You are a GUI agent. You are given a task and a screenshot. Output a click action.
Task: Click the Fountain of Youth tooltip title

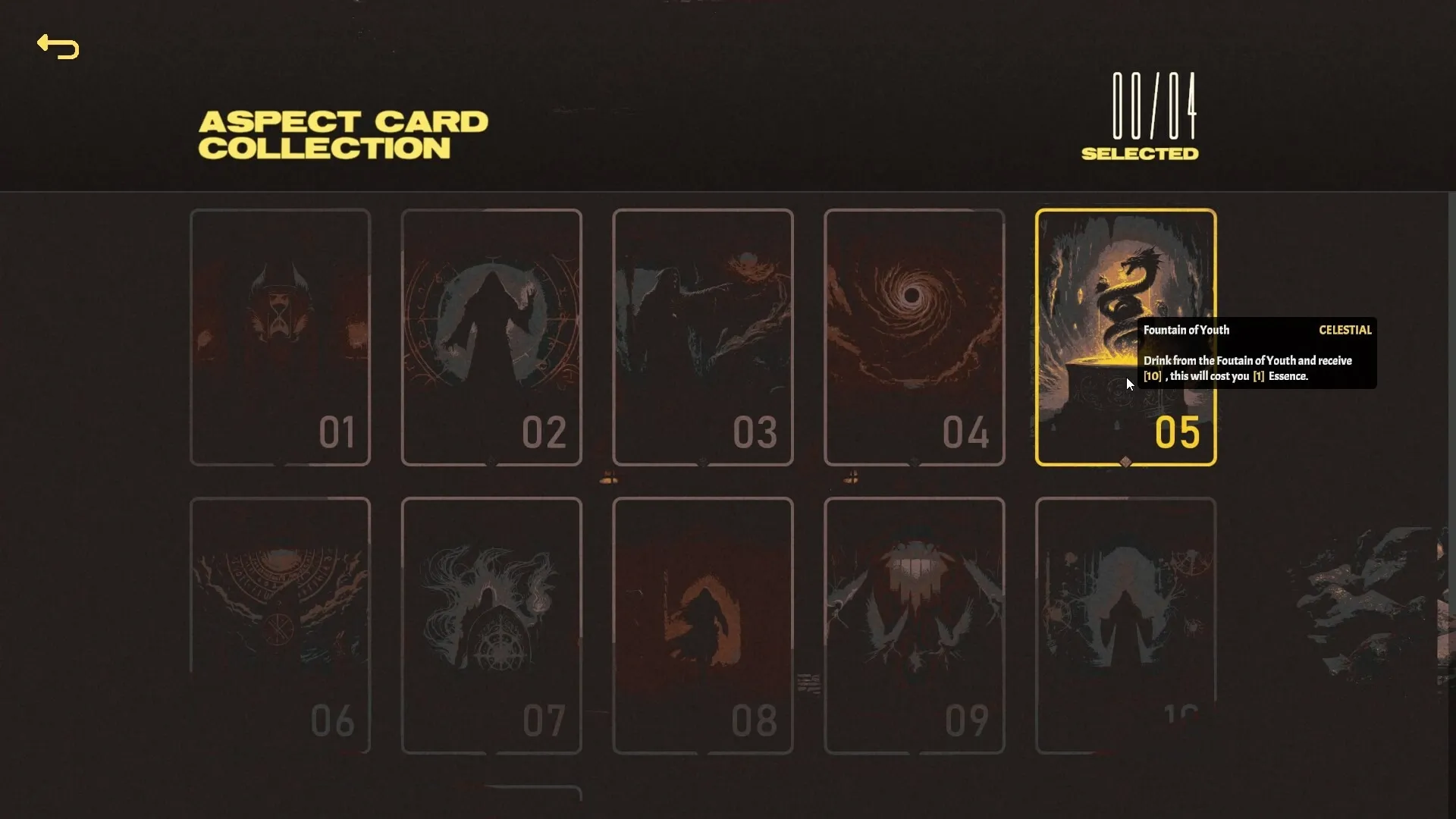(x=1187, y=330)
